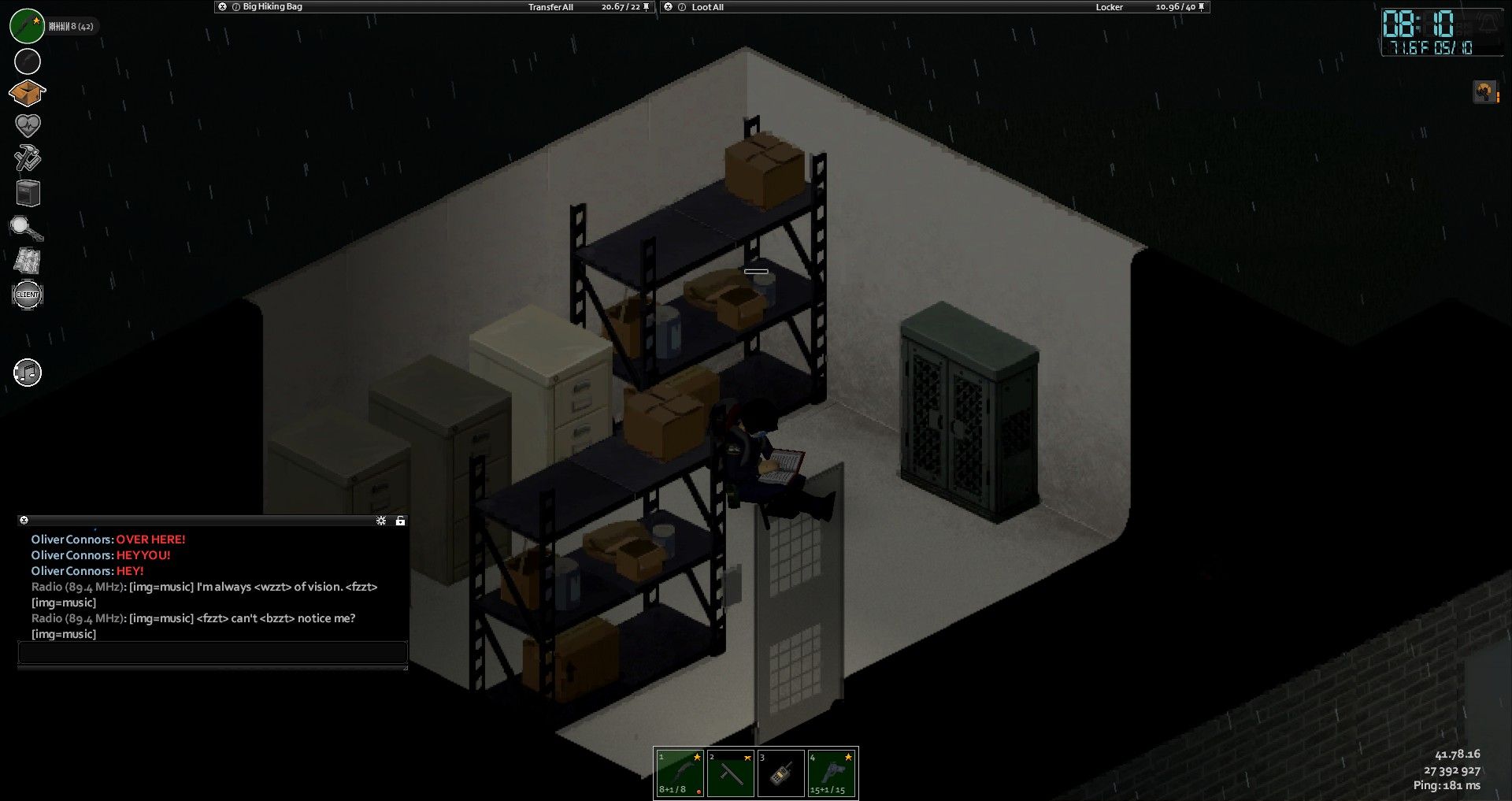Open the furniture moving menu
This screenshot has height=801, width=1512.
28,193
